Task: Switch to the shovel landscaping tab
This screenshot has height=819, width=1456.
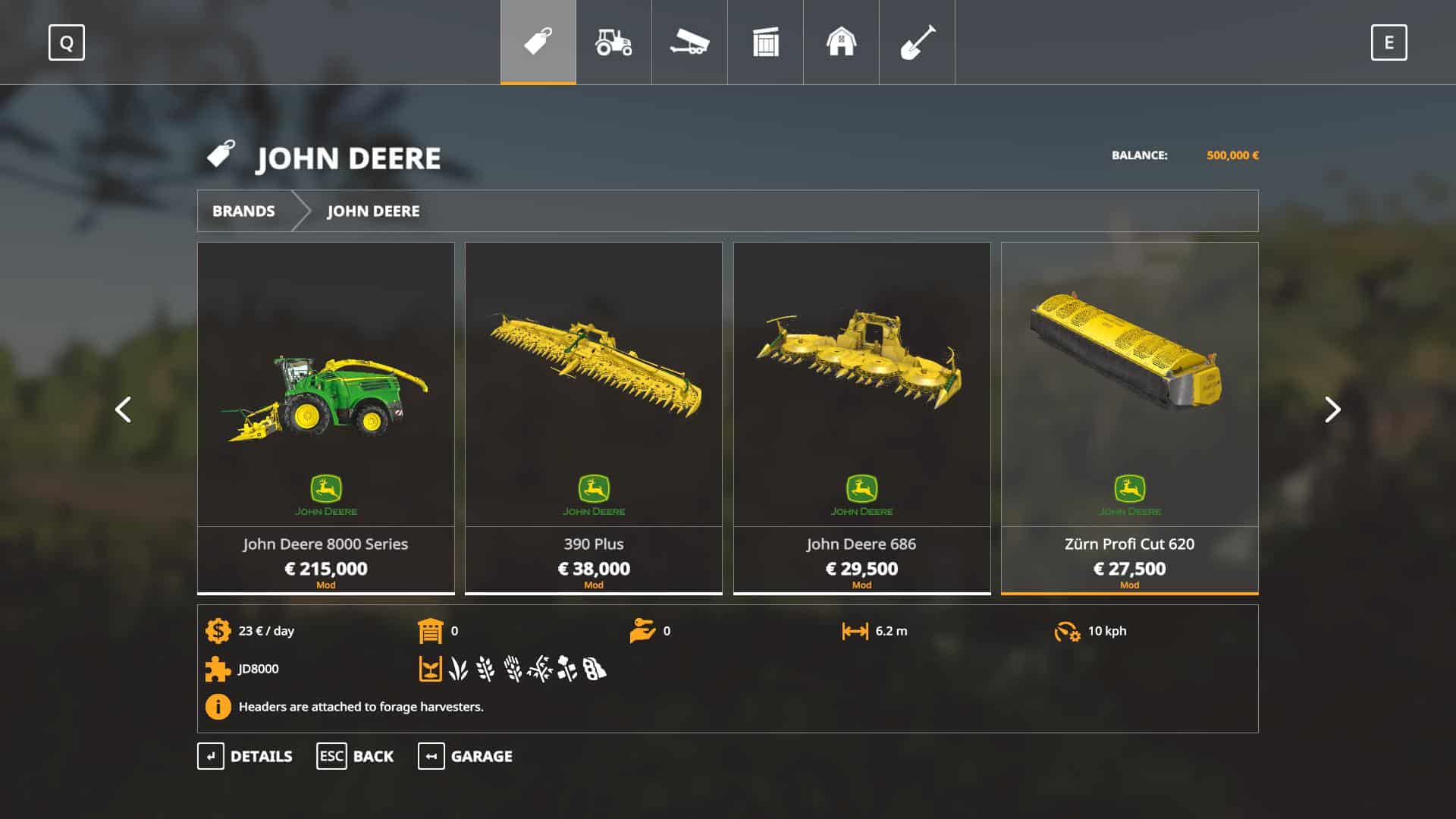Action: pyautogui.click(x=917, y=42)
